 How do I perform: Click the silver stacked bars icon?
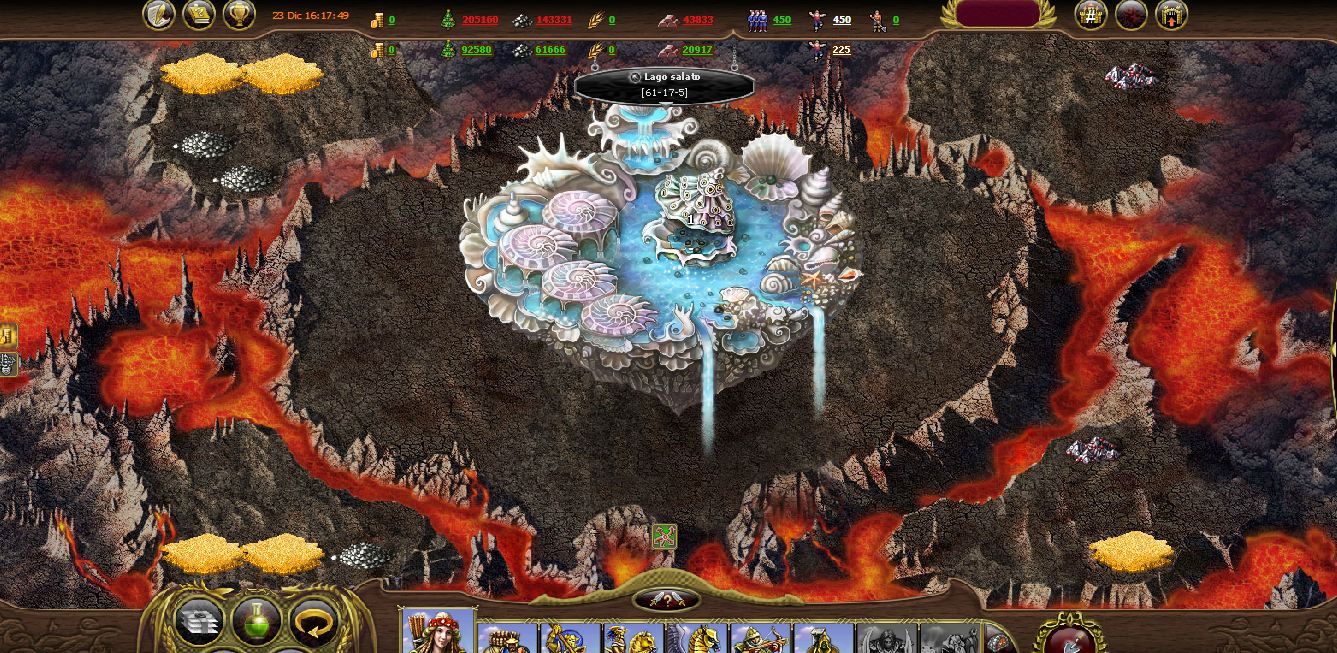(x=199, y=622)
